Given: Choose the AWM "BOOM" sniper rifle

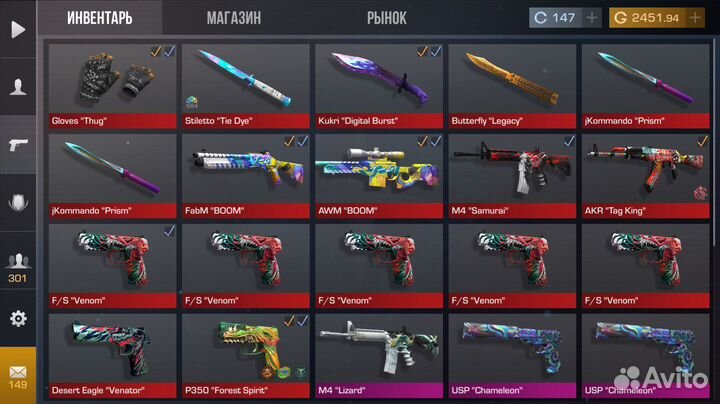Looking at the screenshot, I should tap(378, 173).
